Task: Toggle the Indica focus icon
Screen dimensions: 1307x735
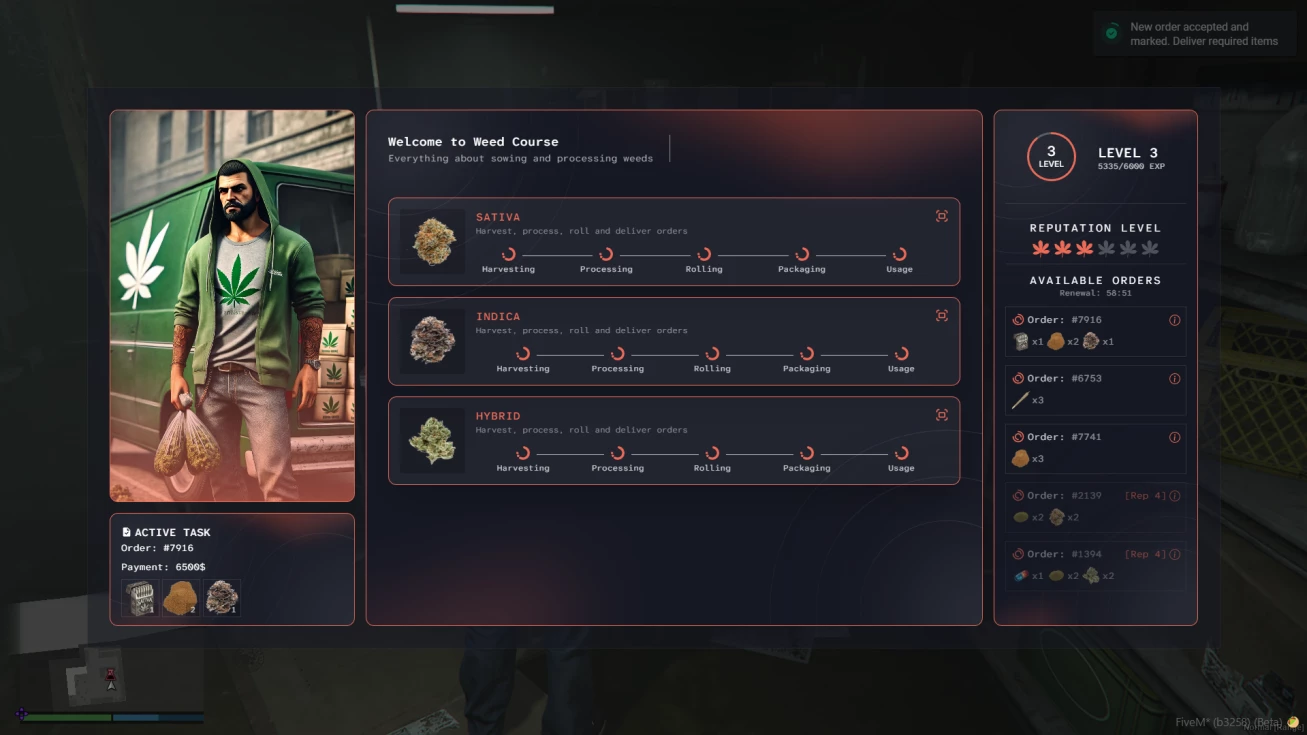Action: 941,315
